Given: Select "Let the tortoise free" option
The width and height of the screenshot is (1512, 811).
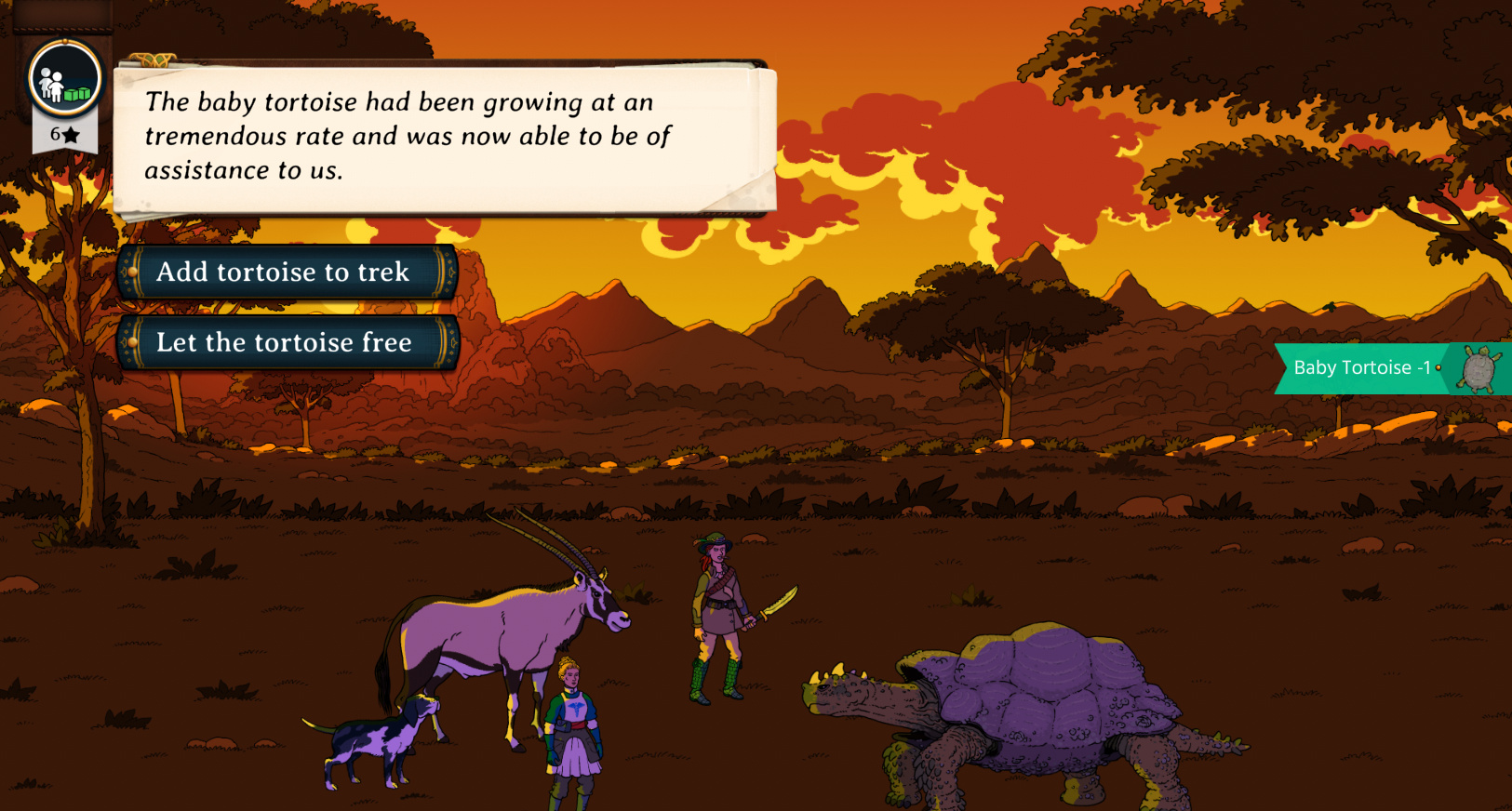Looking at the screenshot, I should (x=287, y=343).
